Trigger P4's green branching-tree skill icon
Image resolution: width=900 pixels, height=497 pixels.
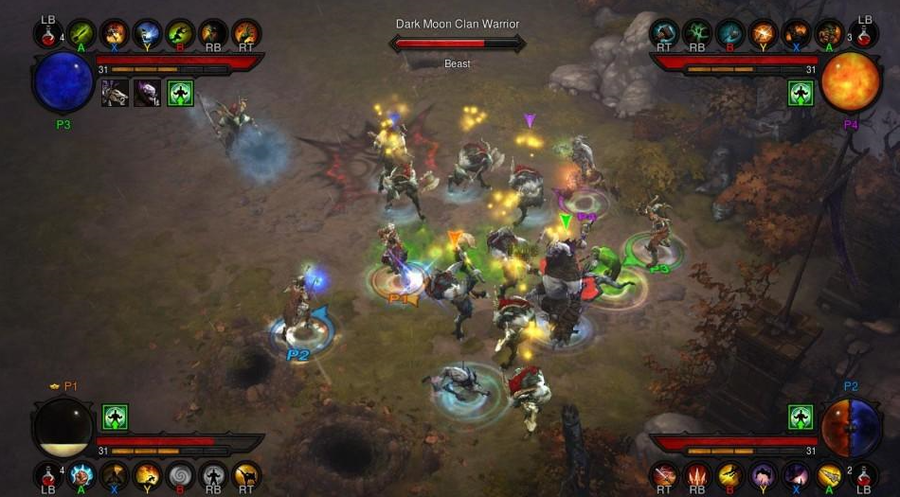[x=697, y=34]
